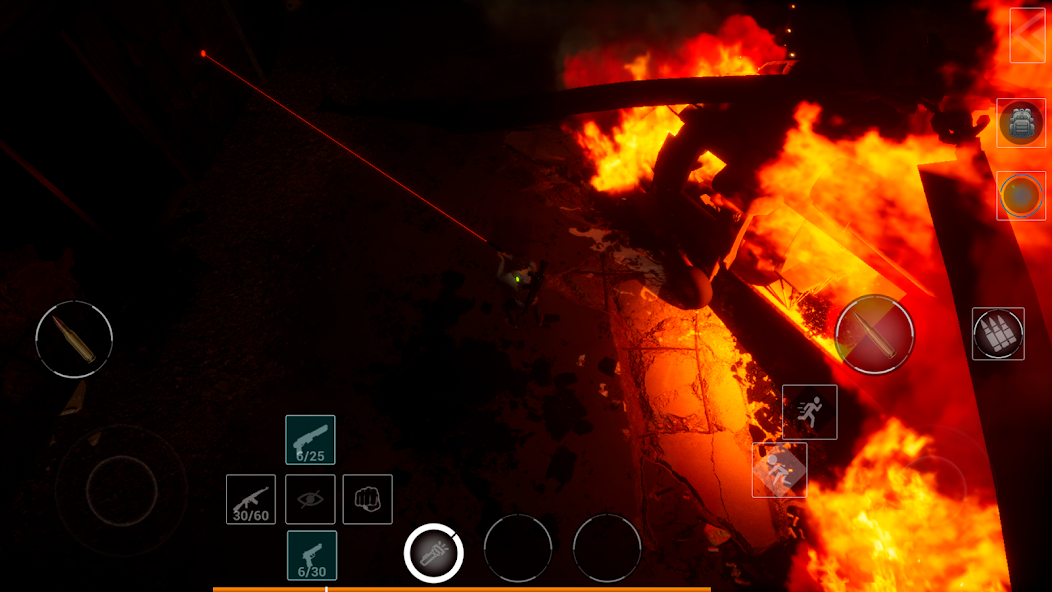Activate the crouch stance button
This screenshot has width=1052, height=592.
point(779,470)
